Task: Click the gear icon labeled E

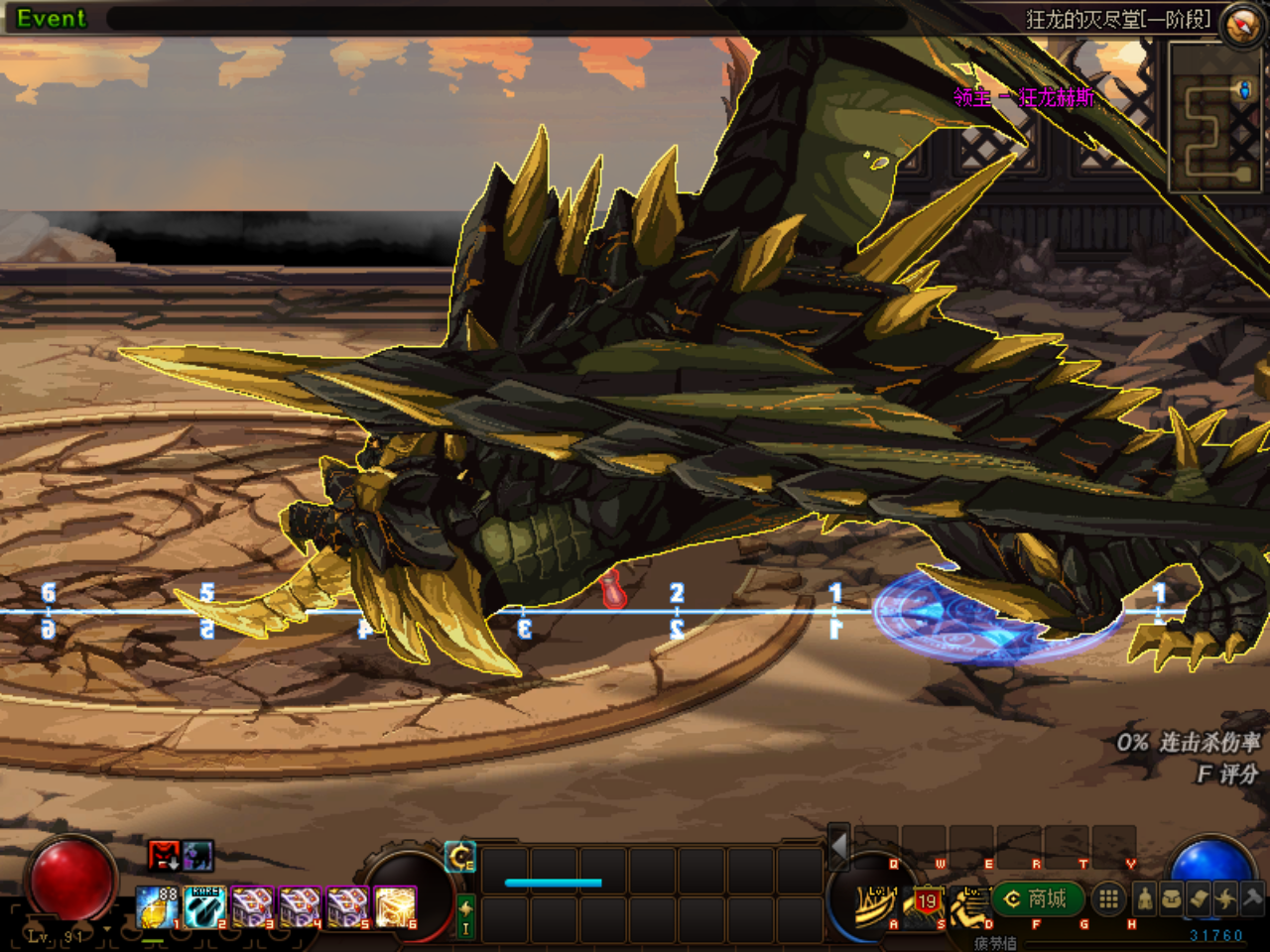Action: click(x=458, y=857)
